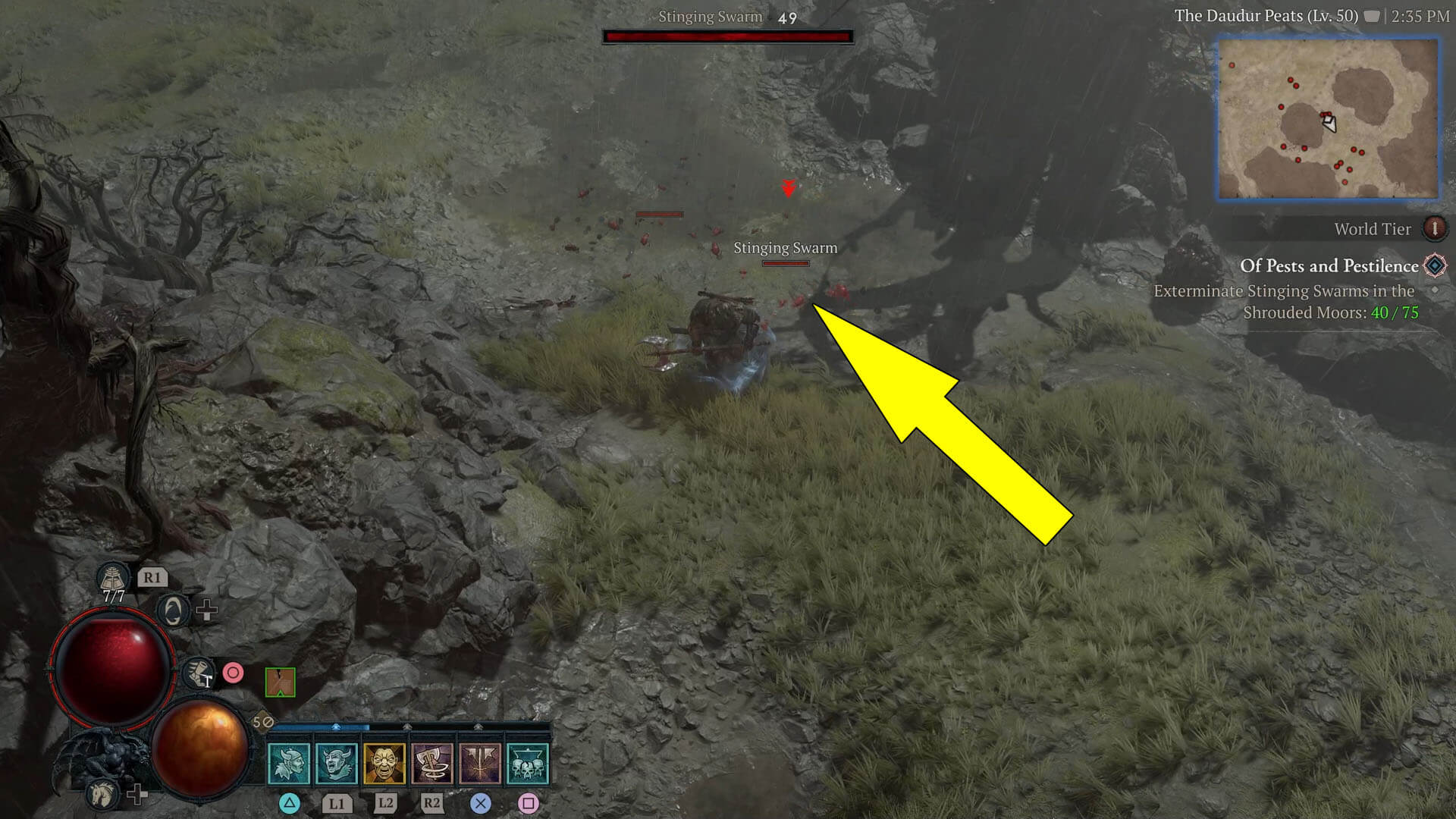Click the blue diamond quest marker beside the quest title
This screenshot has width=1456, height=819.
pyautogui.click(x=1432, y=266)
